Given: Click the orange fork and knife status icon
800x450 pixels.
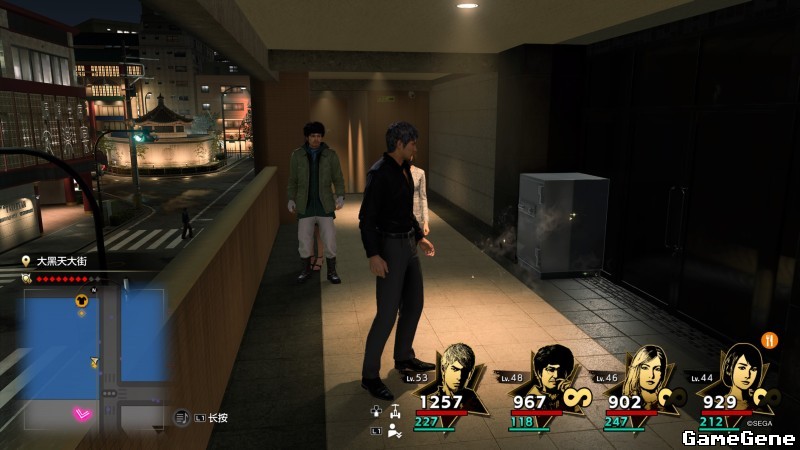Looking at the screenshot, I should (770, 339).
